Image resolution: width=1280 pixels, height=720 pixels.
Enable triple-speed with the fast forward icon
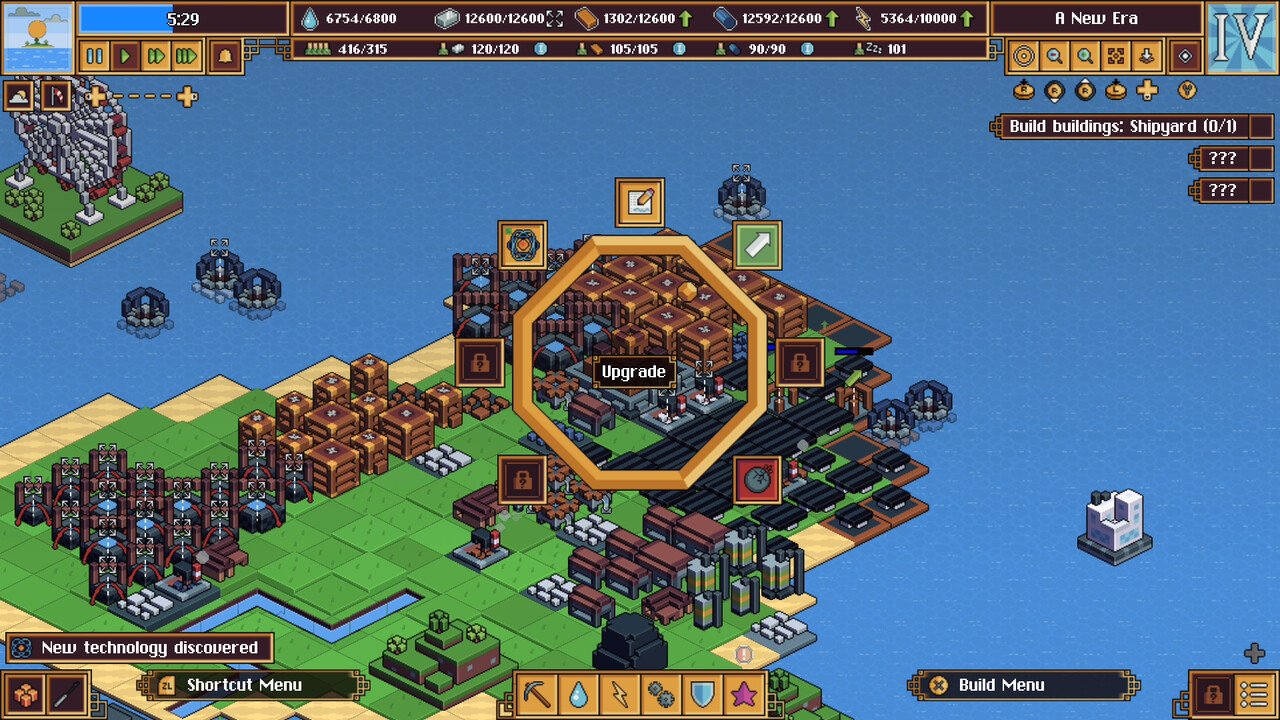click(x=185, y=56)
